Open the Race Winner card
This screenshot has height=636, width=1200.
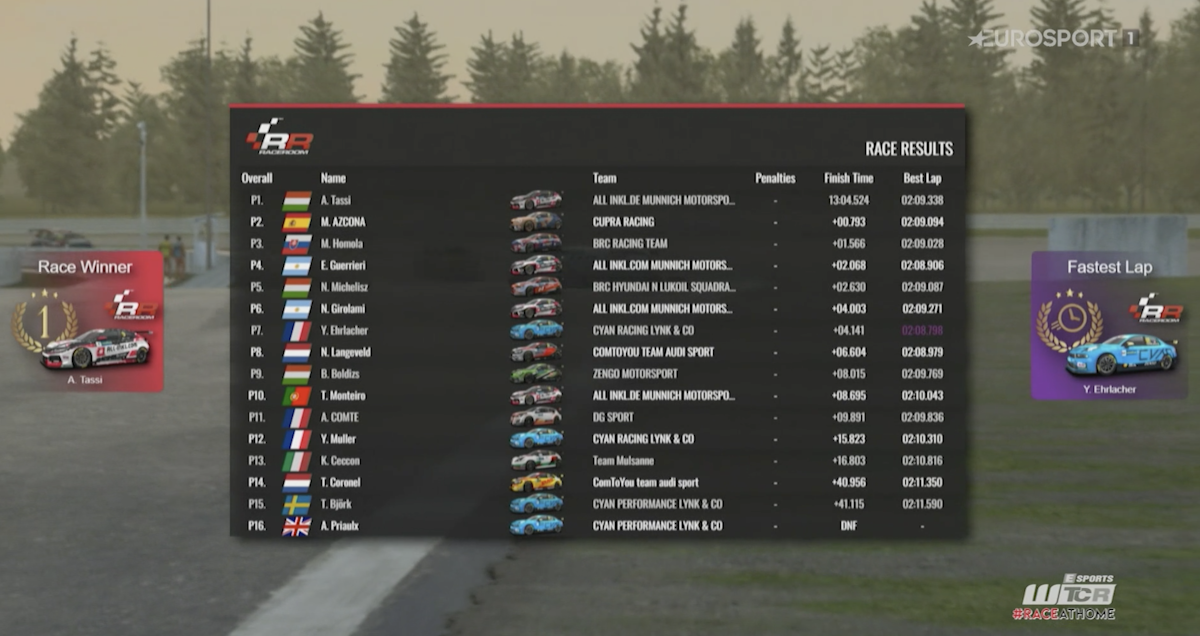click(x=86, y=320)
